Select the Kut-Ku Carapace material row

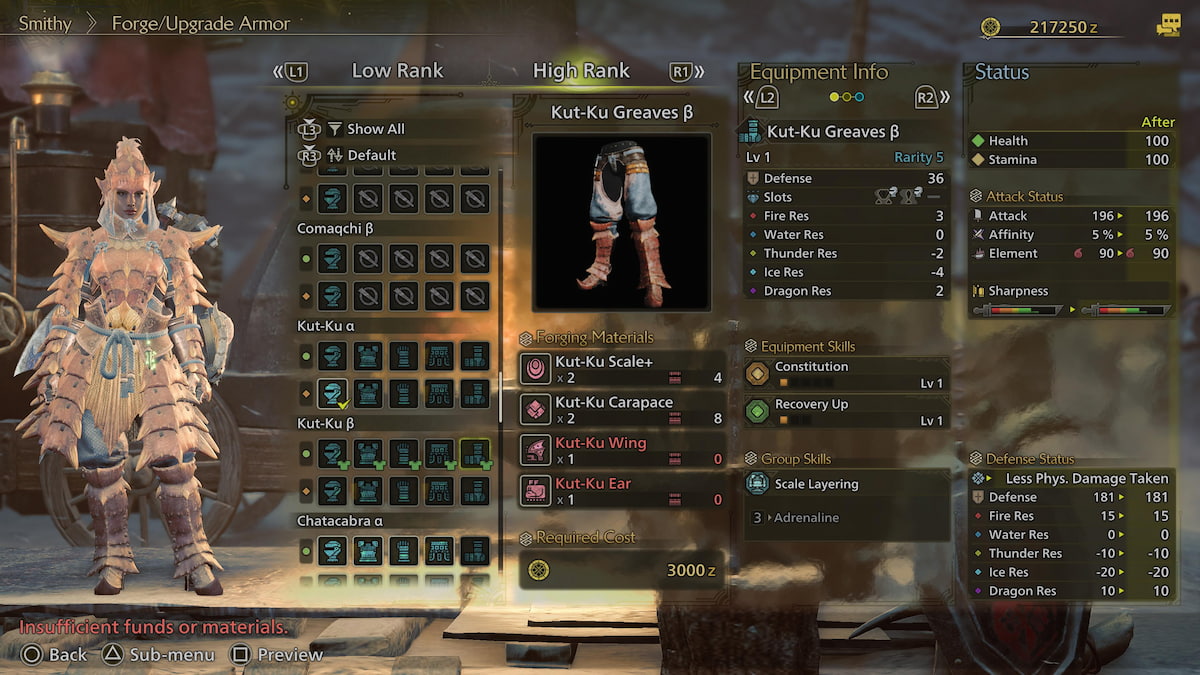pyautogui.click(x=621, y=409)
